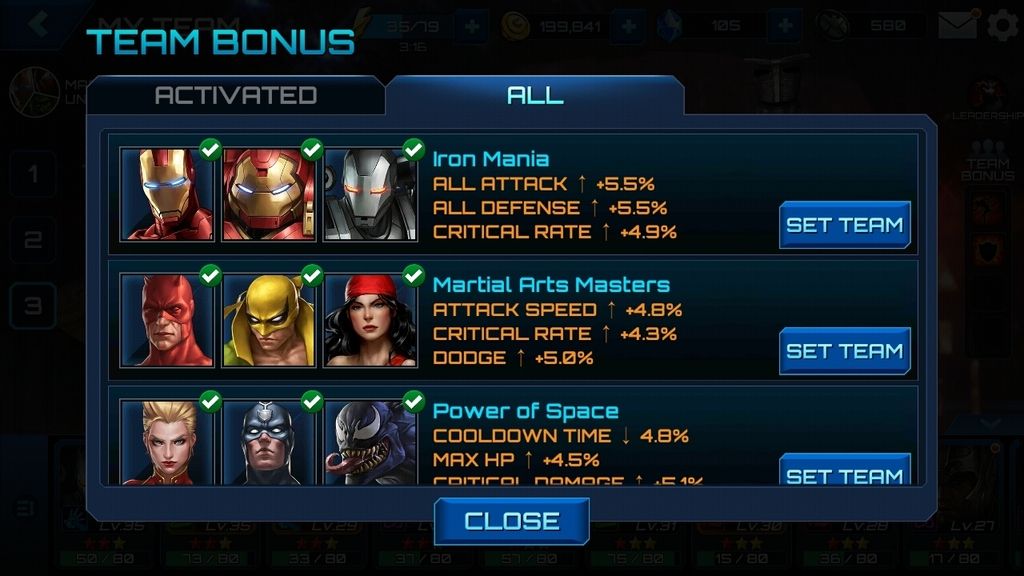Screen dimensions: 1024x576
Task: Switch to the Activated tab
Action: tap(235, 95)
